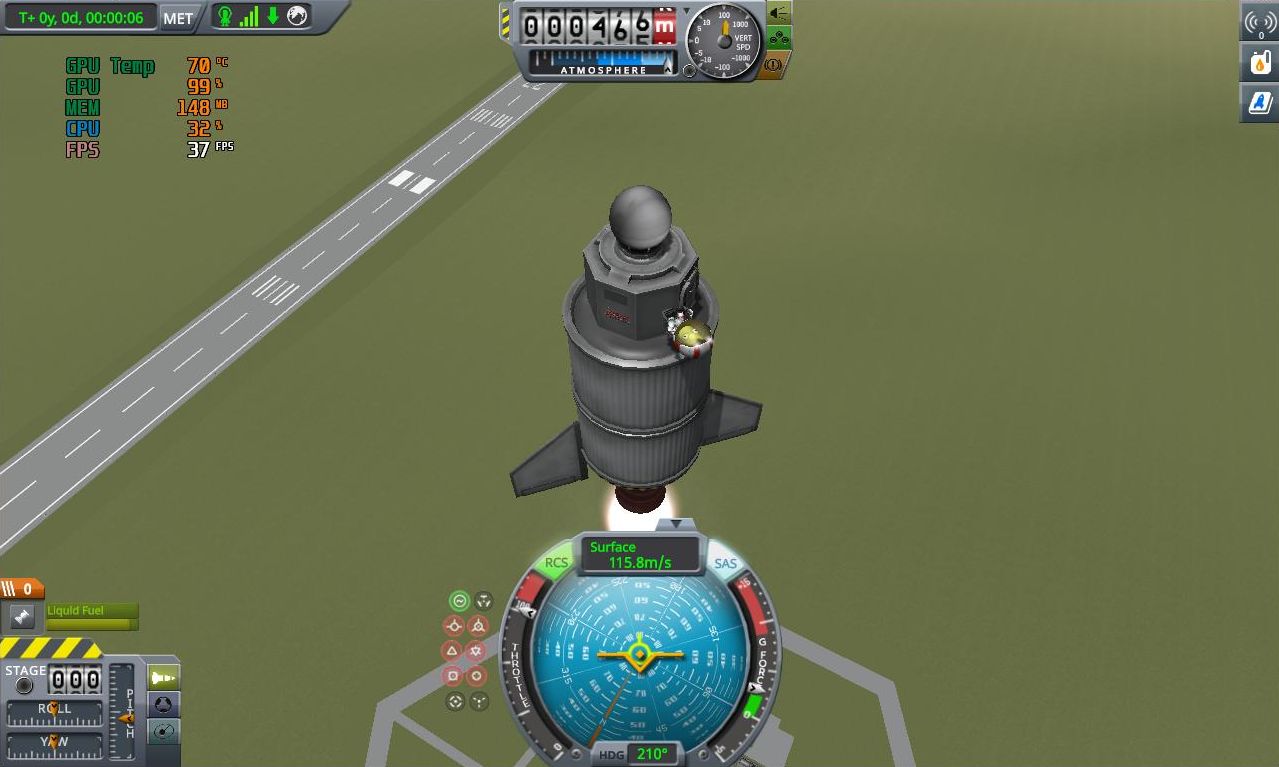
Task: Select the engine stage icon
Action: (x=22, y=617)
